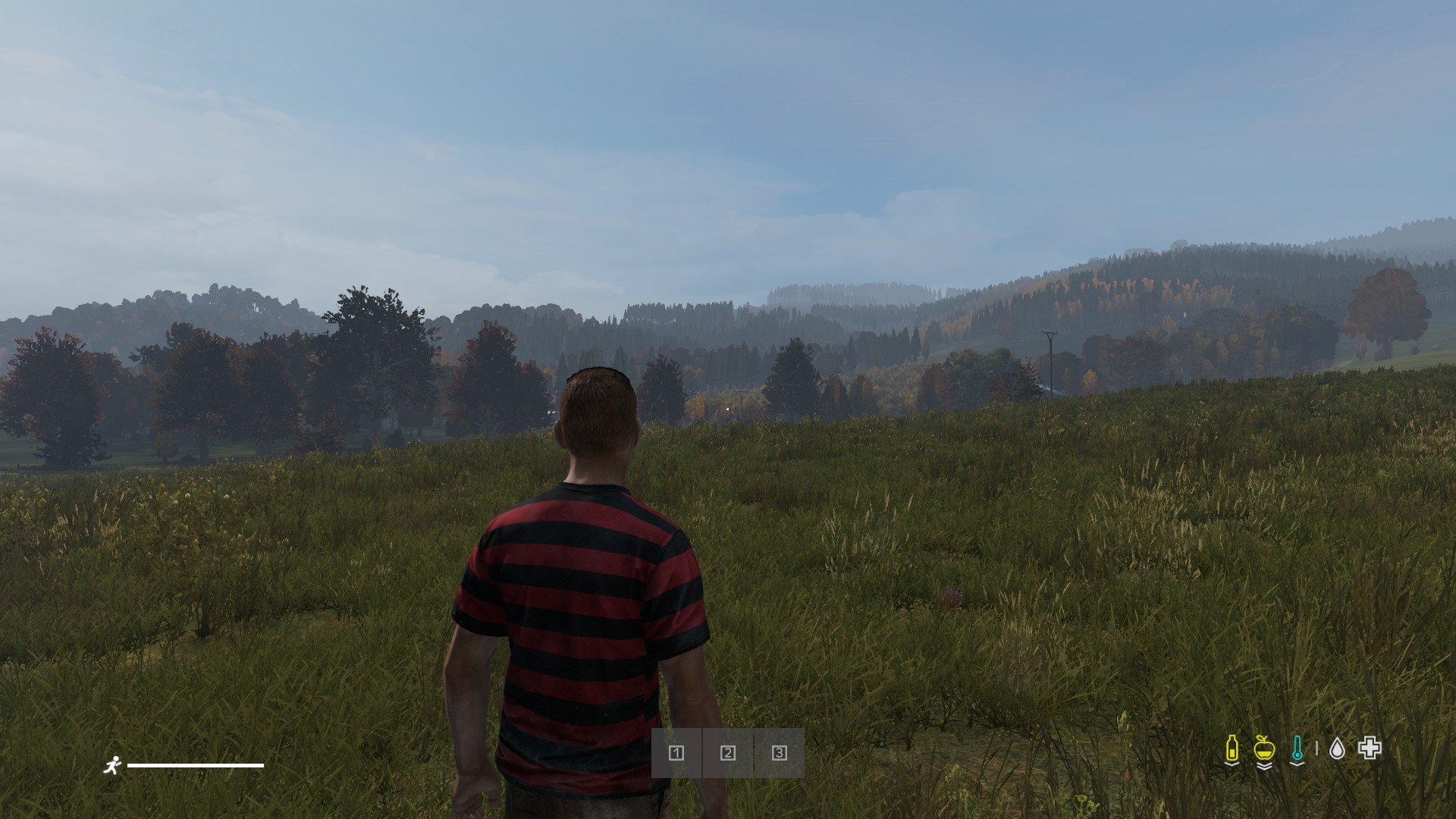Choose hotbar slot number 3

(x=779, y=753)
